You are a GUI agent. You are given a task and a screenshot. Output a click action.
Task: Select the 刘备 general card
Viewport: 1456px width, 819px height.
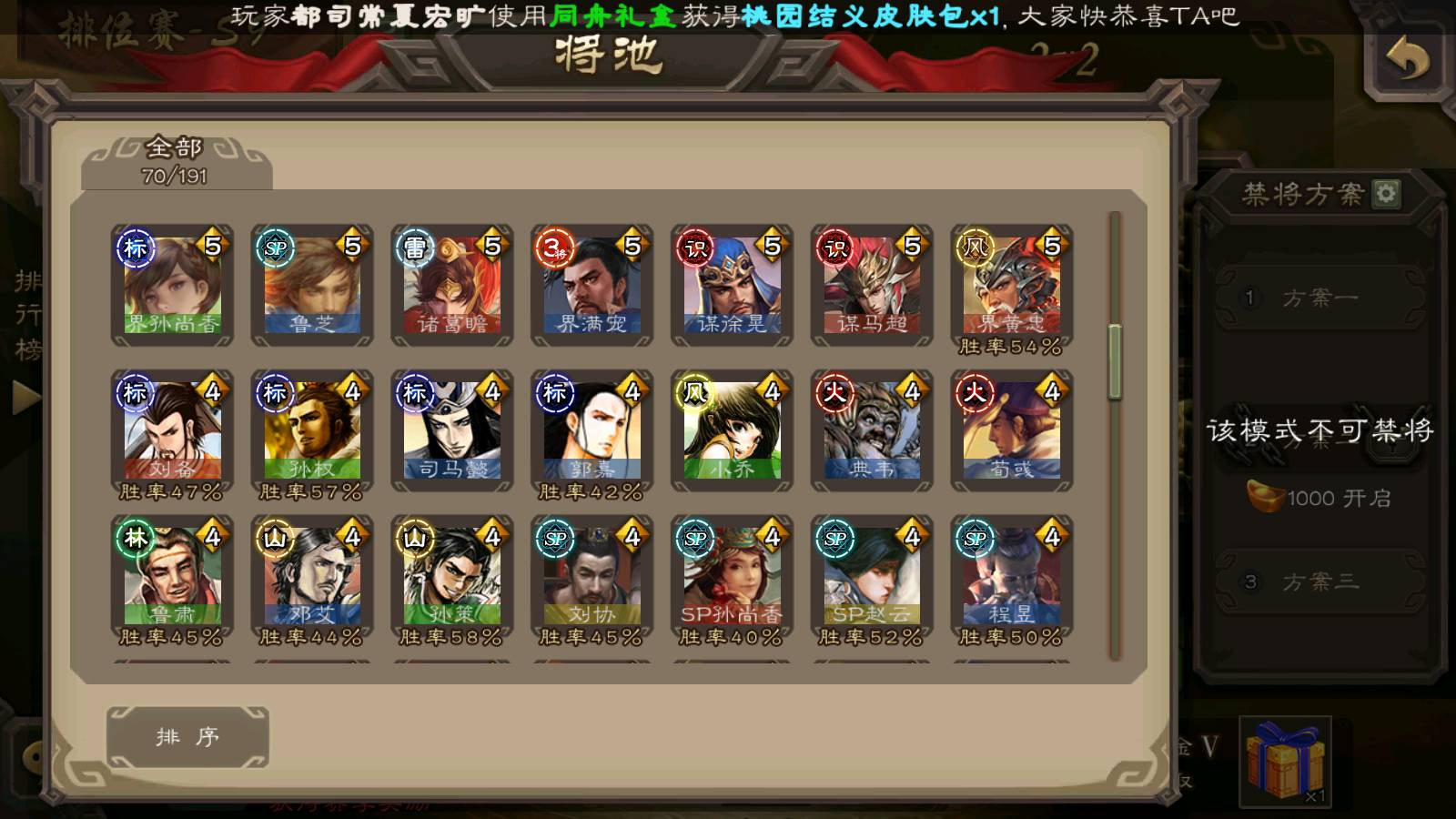tap(172, 431)
